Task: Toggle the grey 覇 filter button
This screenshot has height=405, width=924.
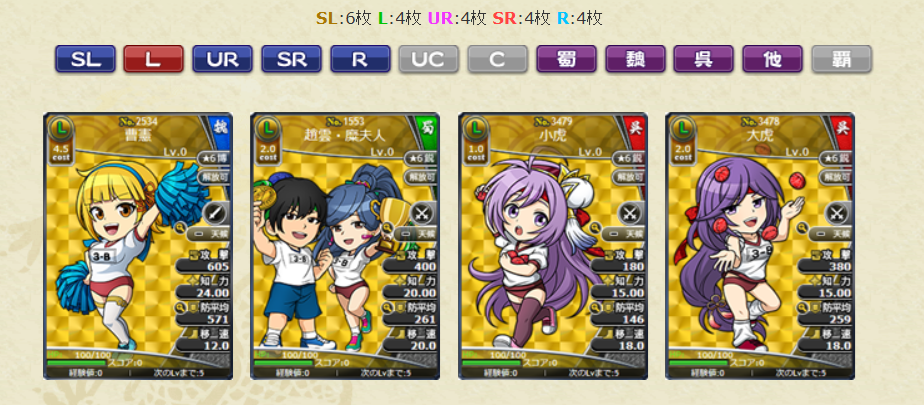Action: click(841, 59)
